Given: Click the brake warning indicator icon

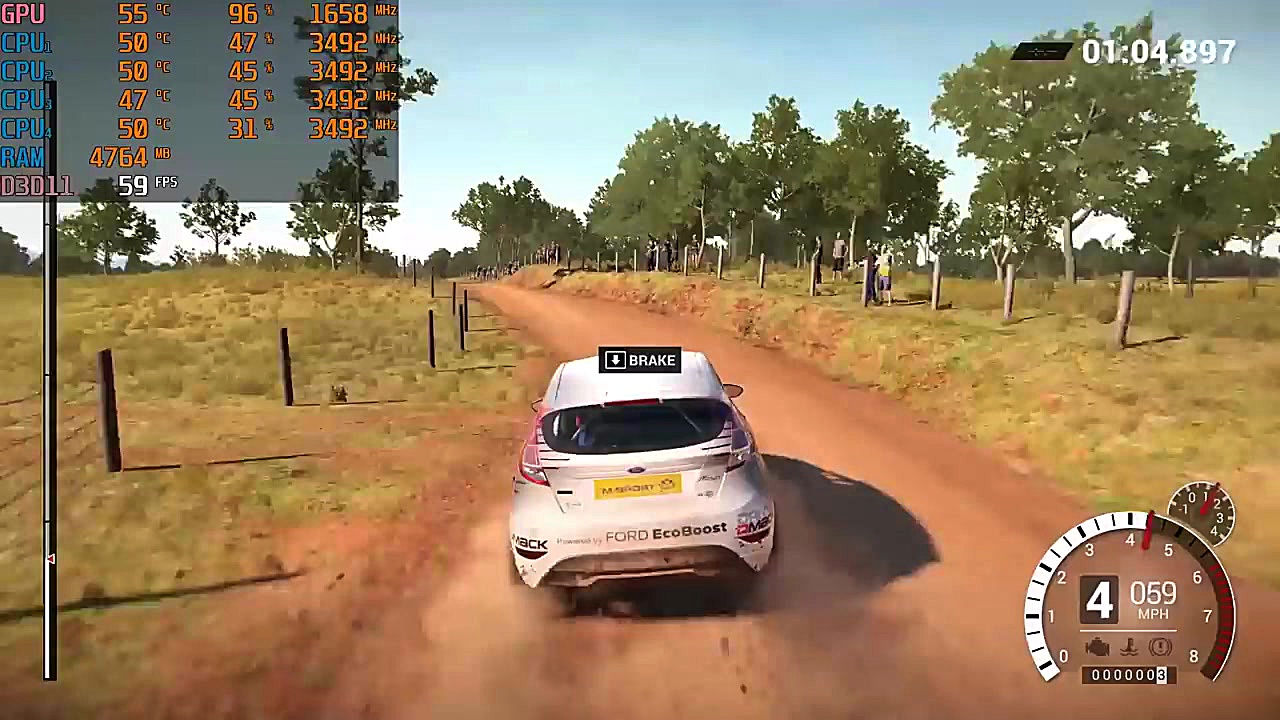Looking at the screenshot, I should point(1159,647).
